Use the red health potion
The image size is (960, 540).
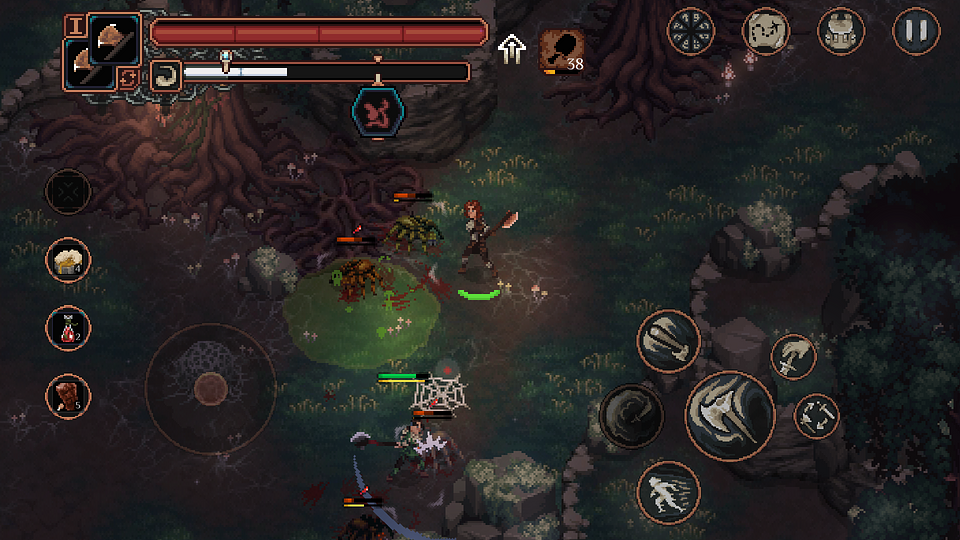(x=68, y=328)
